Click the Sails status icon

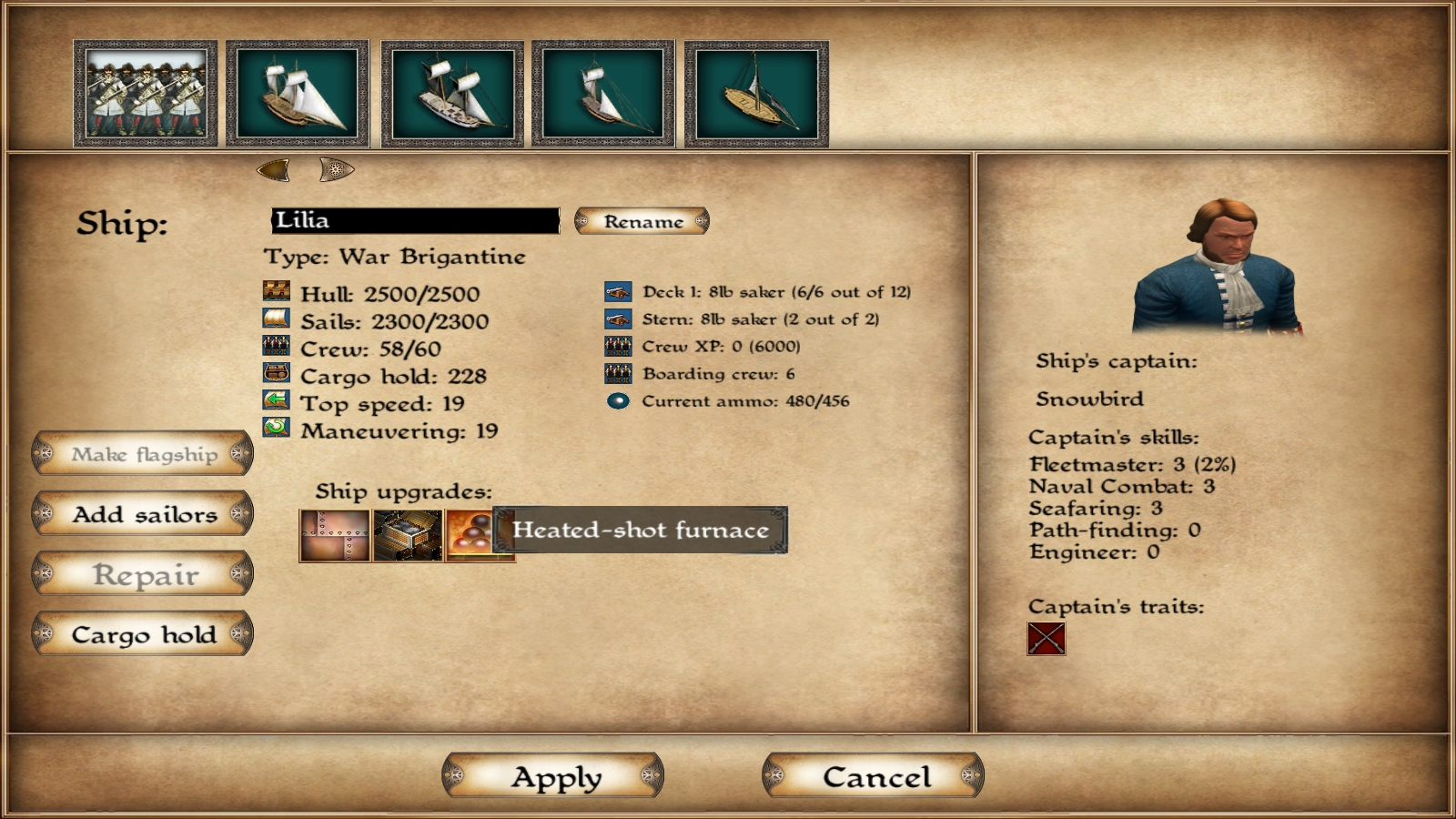tap(278, 320)
